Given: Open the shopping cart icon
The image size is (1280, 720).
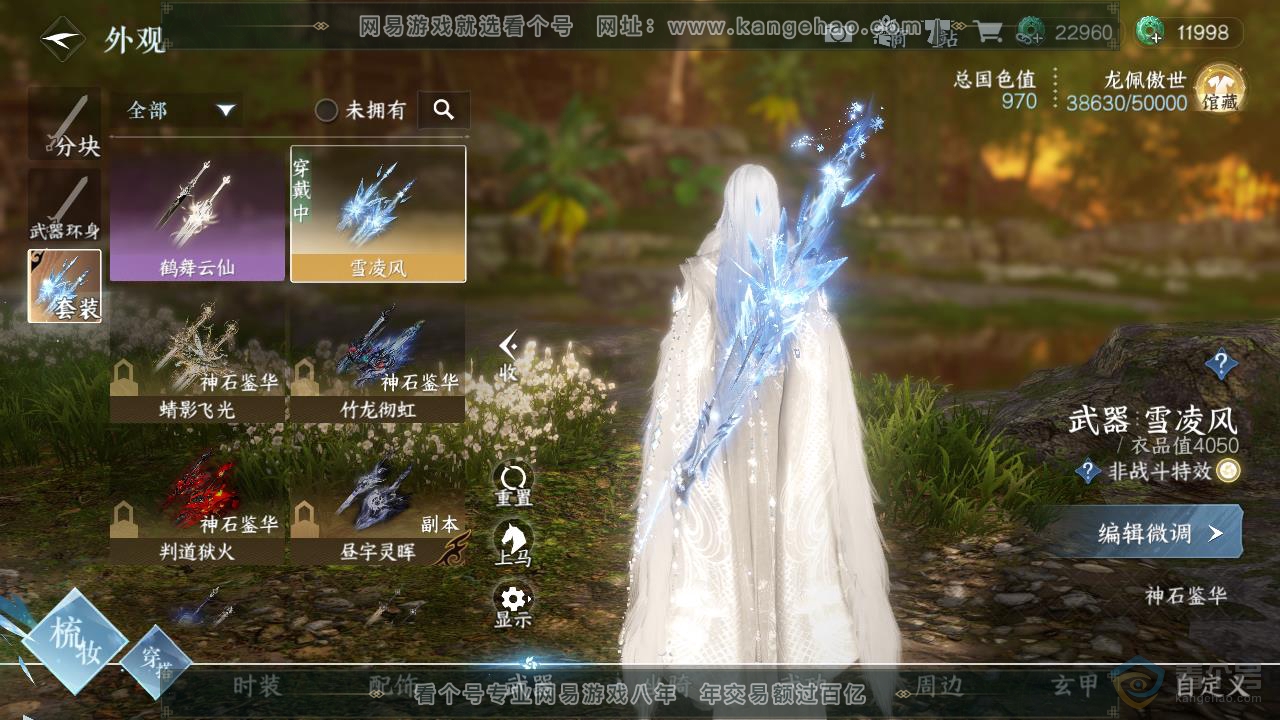Looking at the screenshot, I should coord(988,32).
